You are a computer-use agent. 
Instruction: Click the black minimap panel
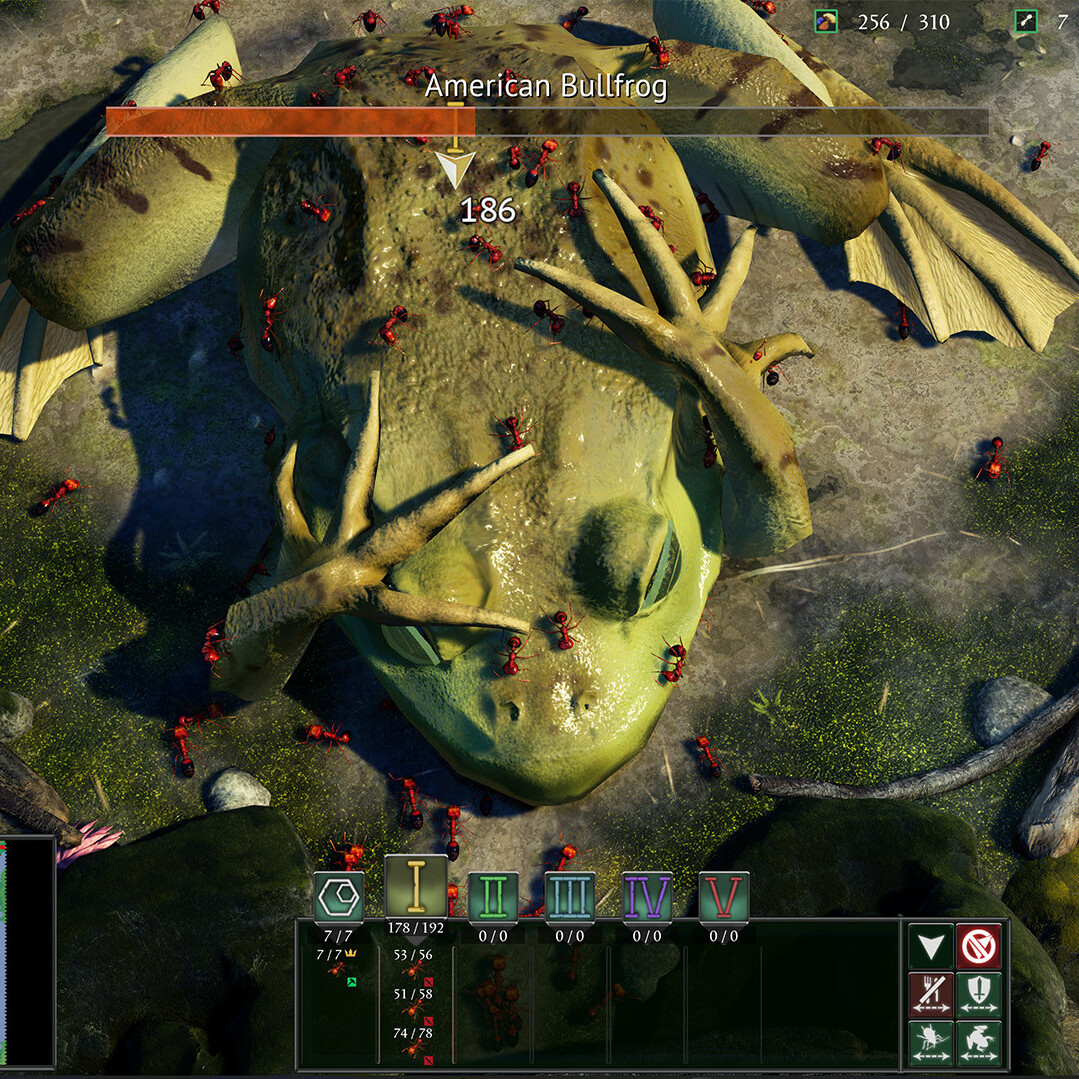(27, 952)
